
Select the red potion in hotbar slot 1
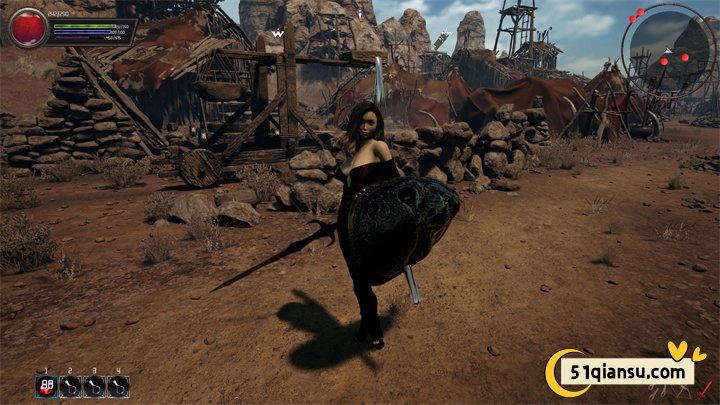[46, 386]
